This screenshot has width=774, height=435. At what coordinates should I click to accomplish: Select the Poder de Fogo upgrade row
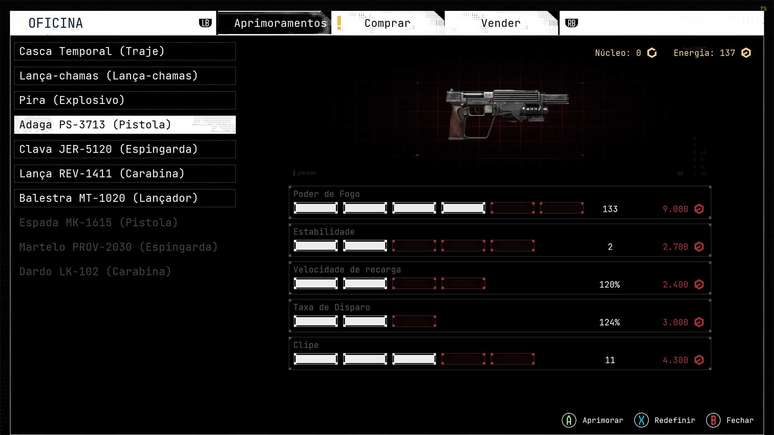tap(500, 203)
